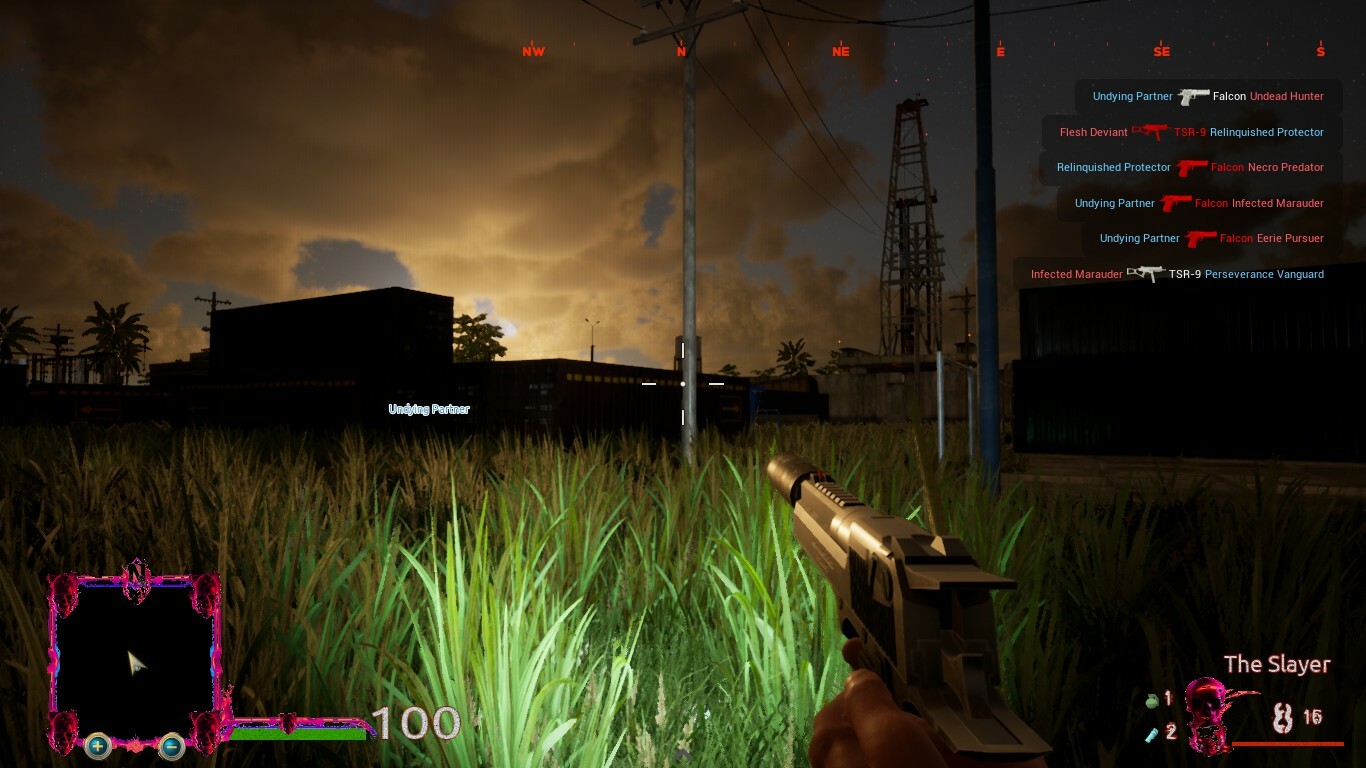Click the Undying Partner nametag in the world

pyautogui.click(x=429, y=408)
